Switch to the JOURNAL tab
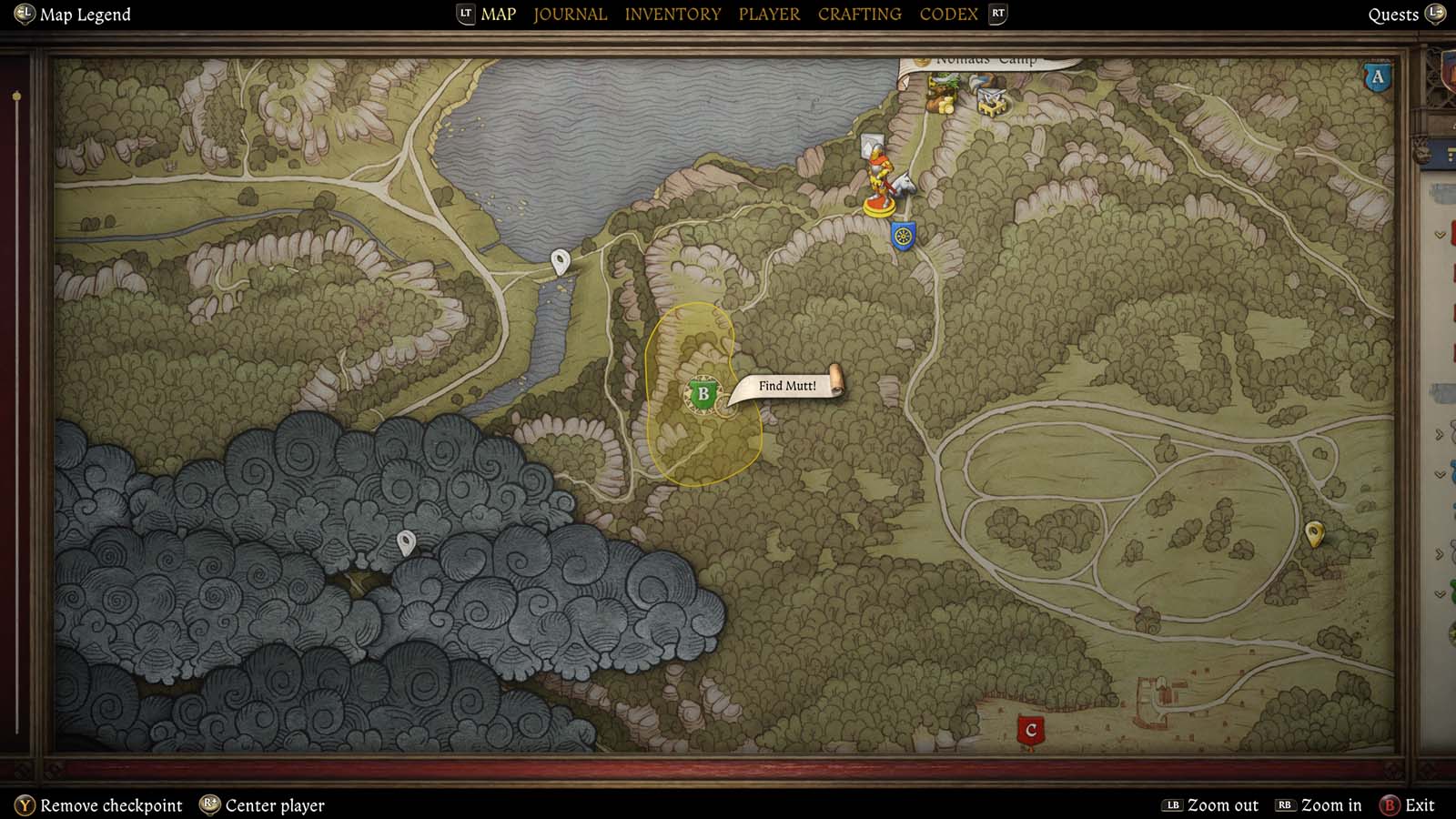Image resolution: width=1456 pixels, height=819 pixels. 570,14
